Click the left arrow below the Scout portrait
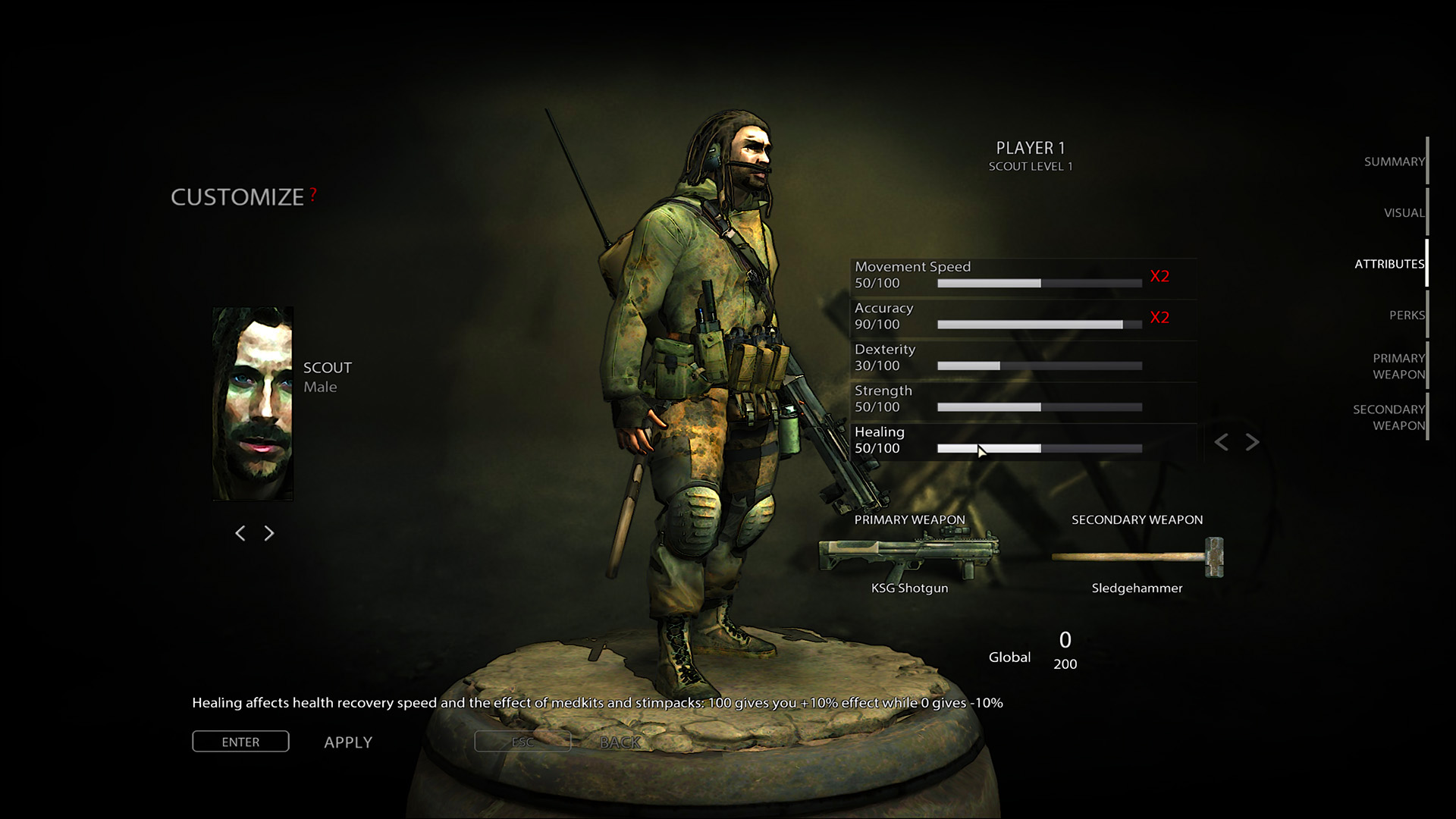This screenshot has height=819, width=1456. (240, 533)
